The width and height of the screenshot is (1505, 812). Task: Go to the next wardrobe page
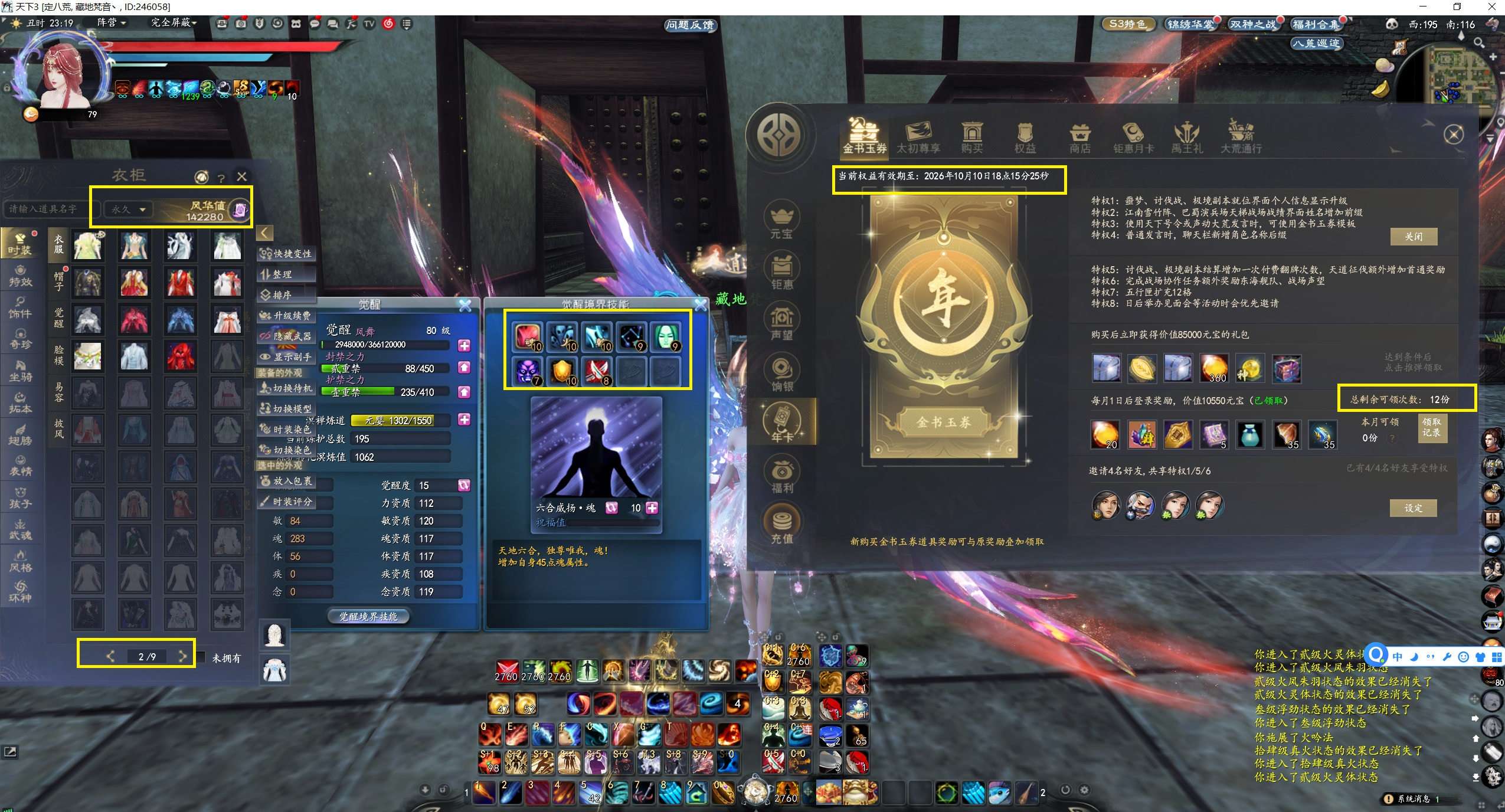click(182, 656)
